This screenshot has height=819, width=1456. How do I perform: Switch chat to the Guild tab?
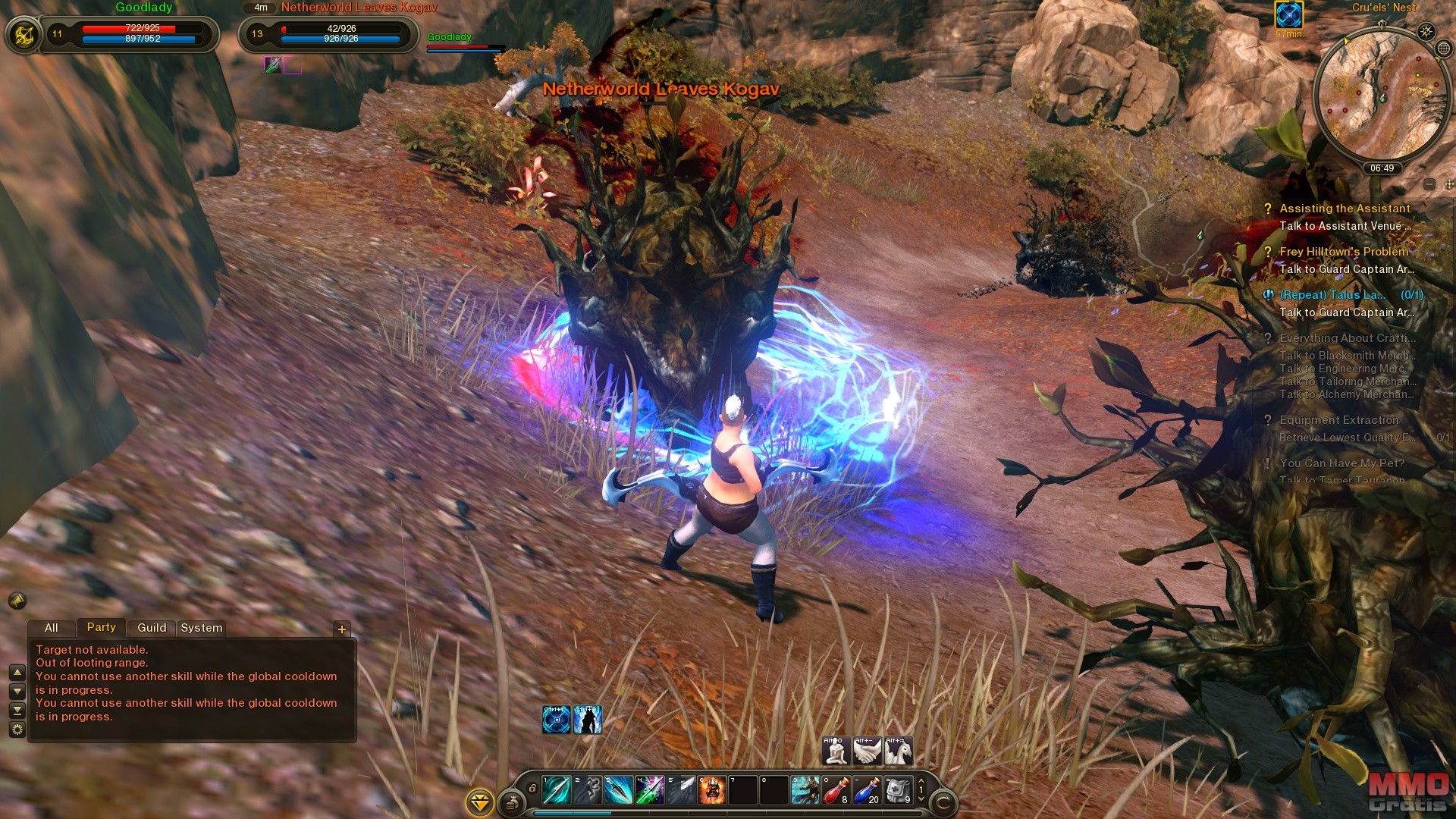point(152,628)
